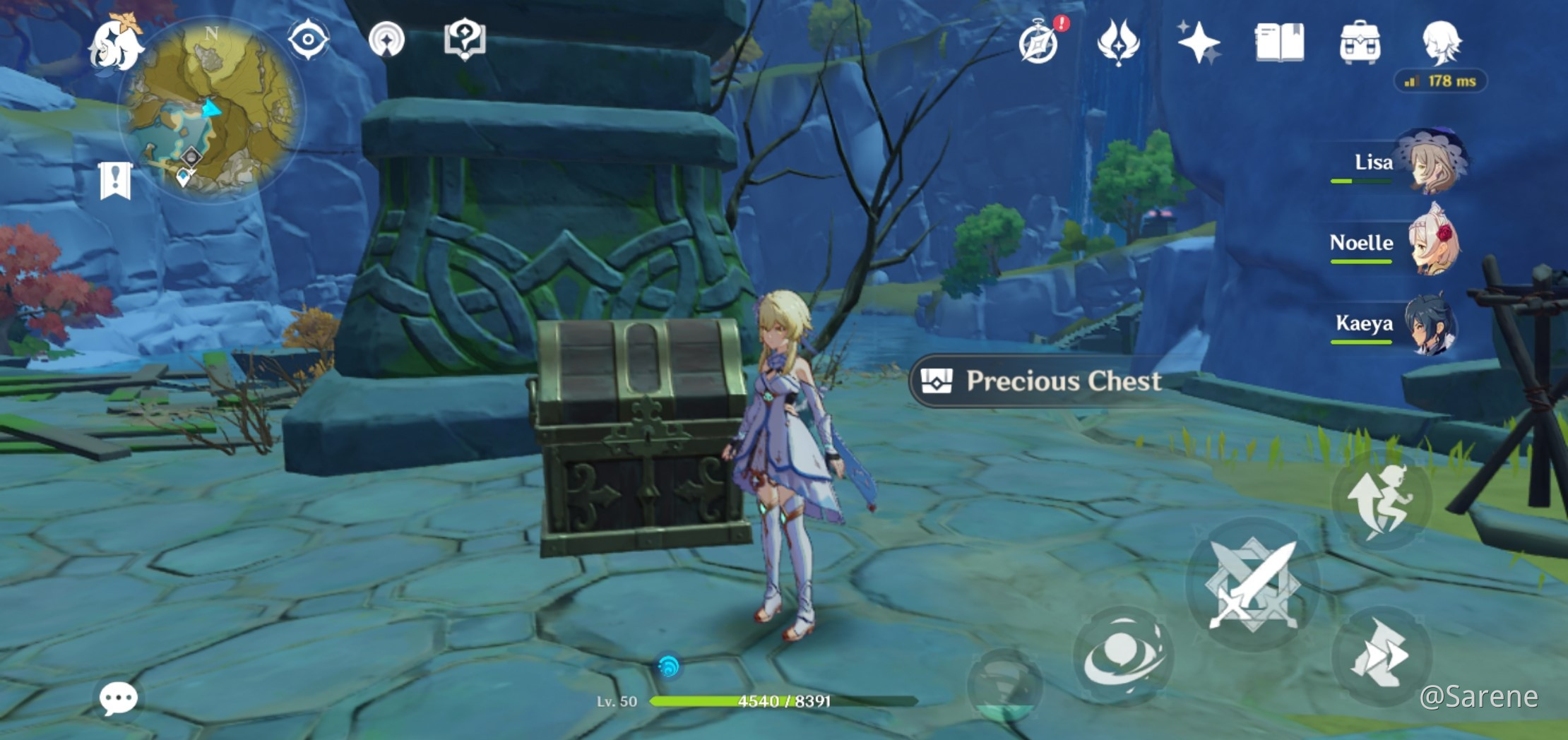Open the tutorial guide book icon

466,41
